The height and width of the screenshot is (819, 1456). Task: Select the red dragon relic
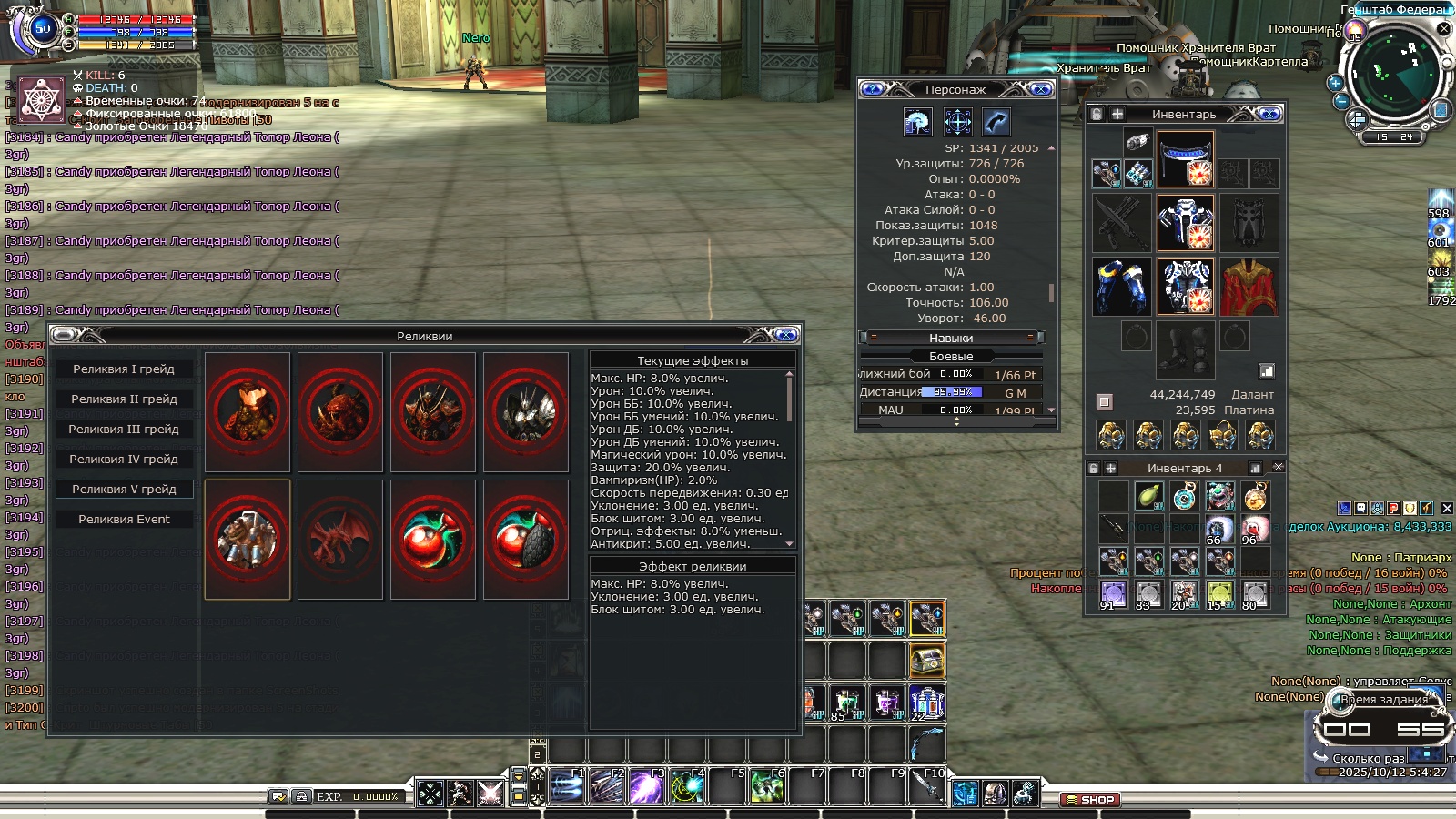pos(340,540)
